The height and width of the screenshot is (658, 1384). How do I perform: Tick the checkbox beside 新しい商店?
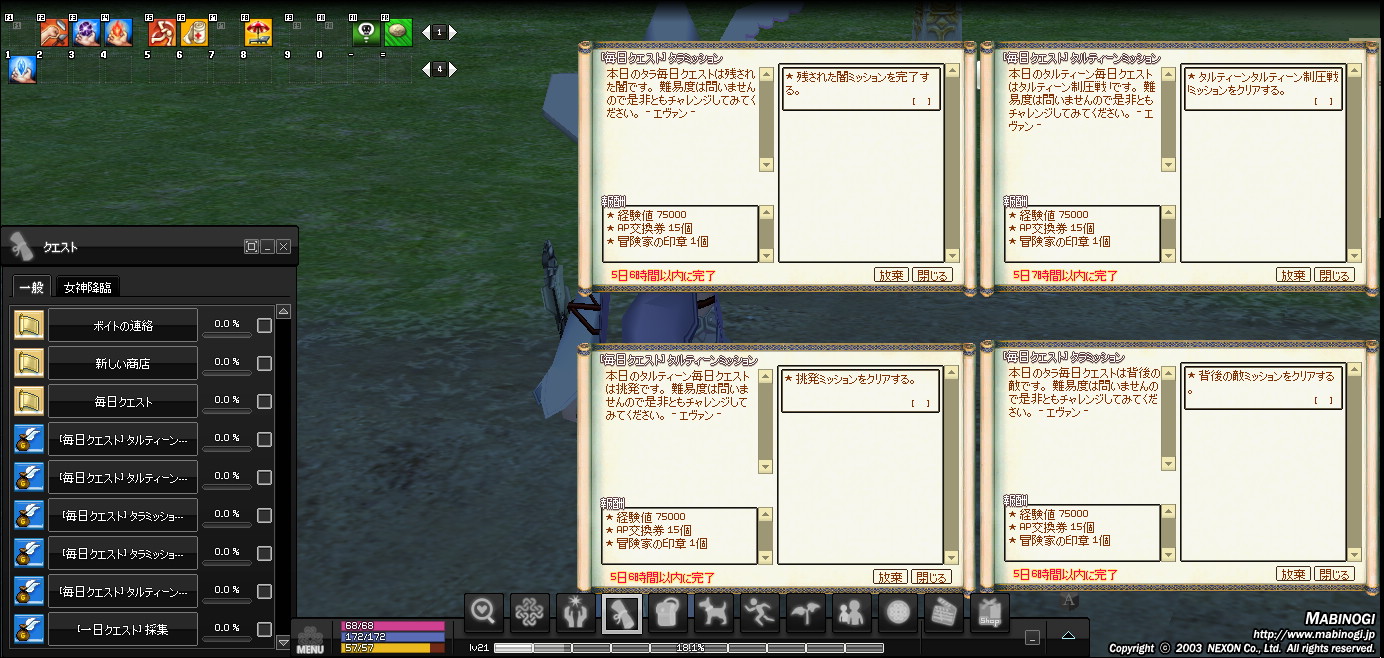[264, 363]
